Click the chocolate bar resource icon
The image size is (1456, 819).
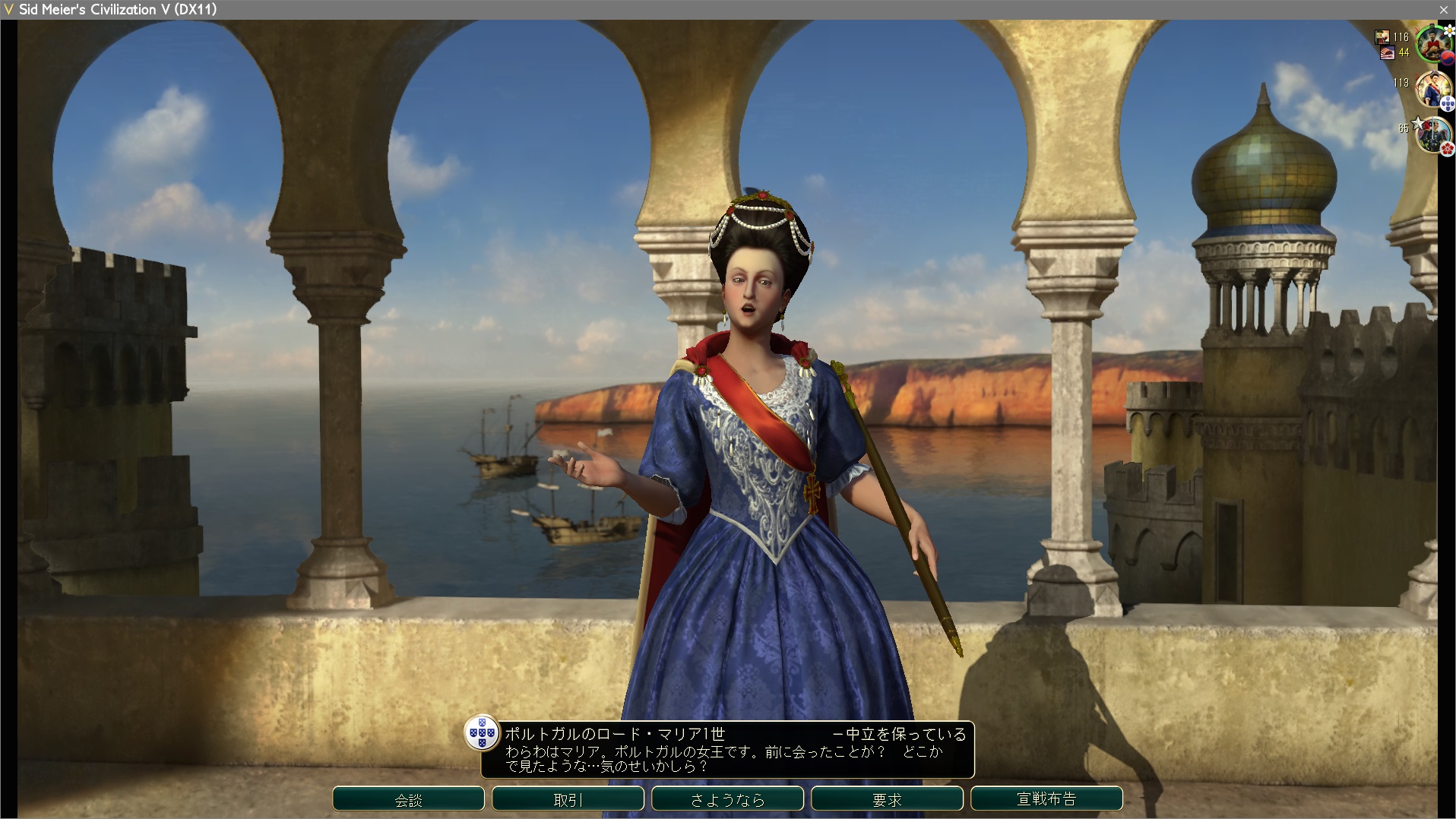coord(1387,52)
